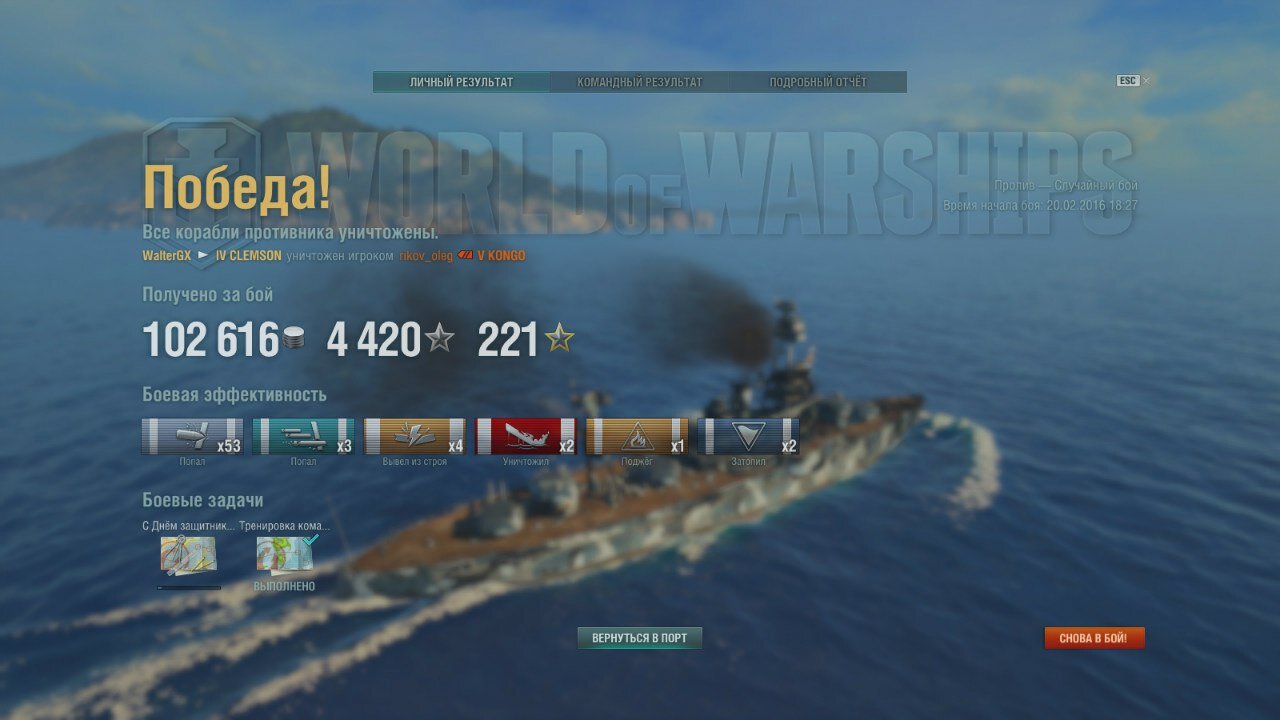Viewport: 1280px width, 720px height.
Task: Open the С Днём защитника combat mission
Action: click(x=188, y=556)
